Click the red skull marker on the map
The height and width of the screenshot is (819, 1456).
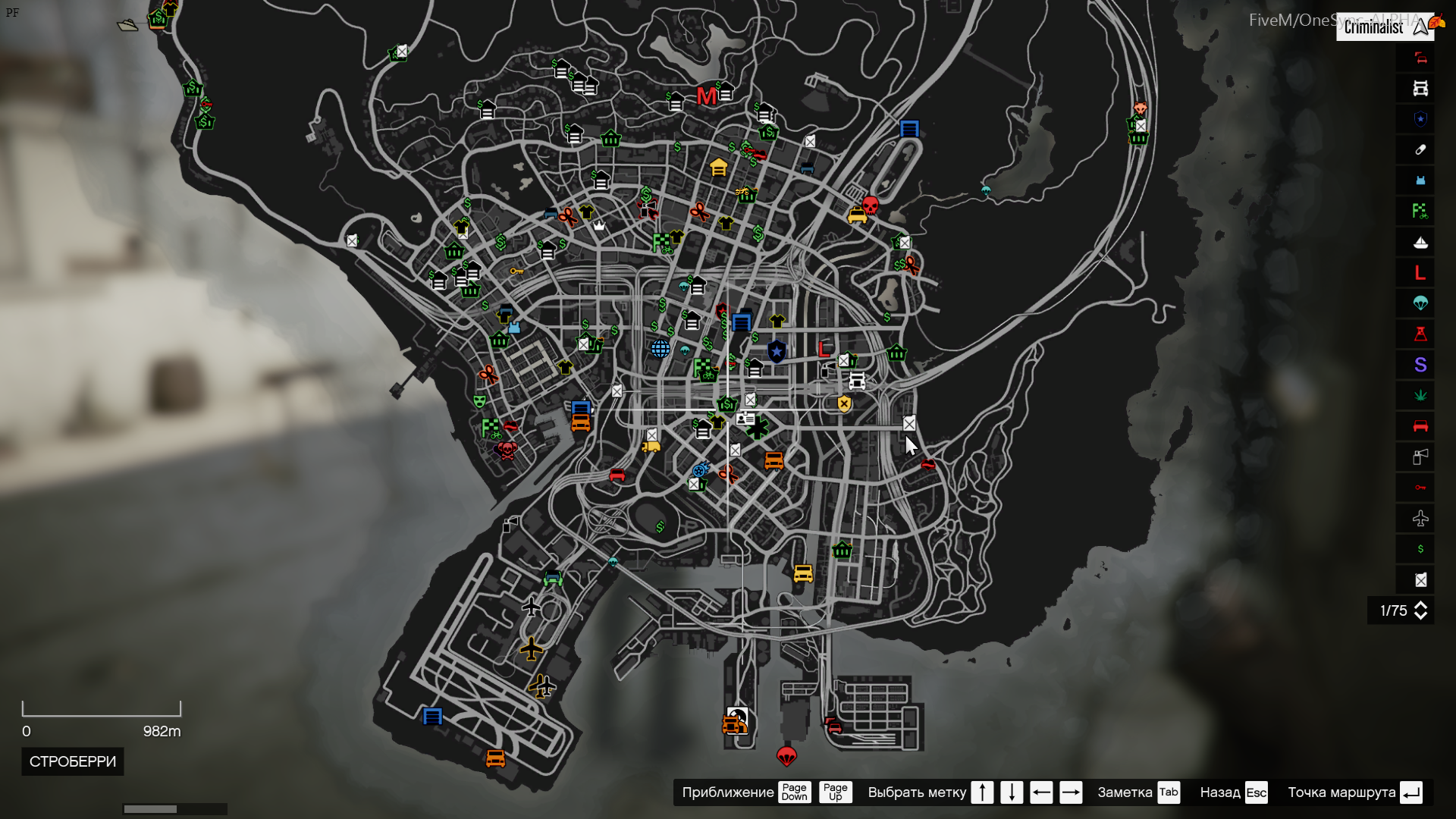click(871, 205)
